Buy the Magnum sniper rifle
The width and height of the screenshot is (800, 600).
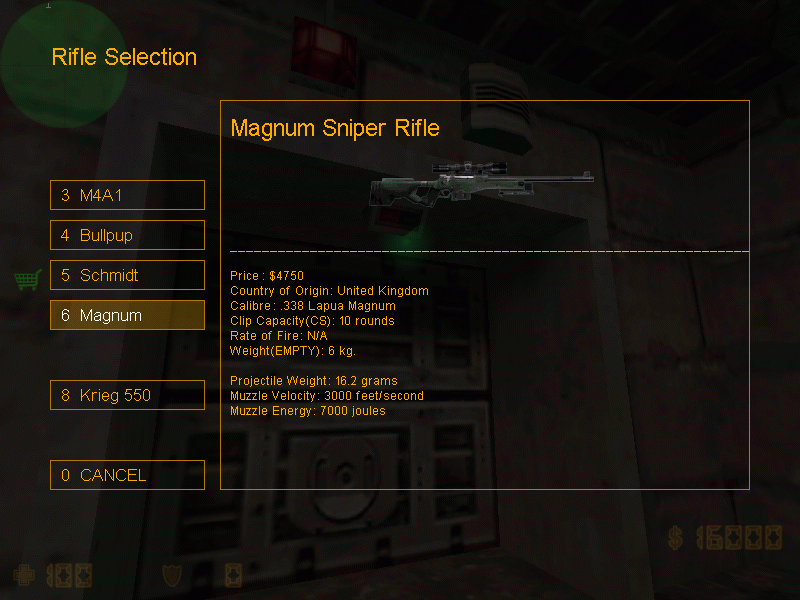127,315
